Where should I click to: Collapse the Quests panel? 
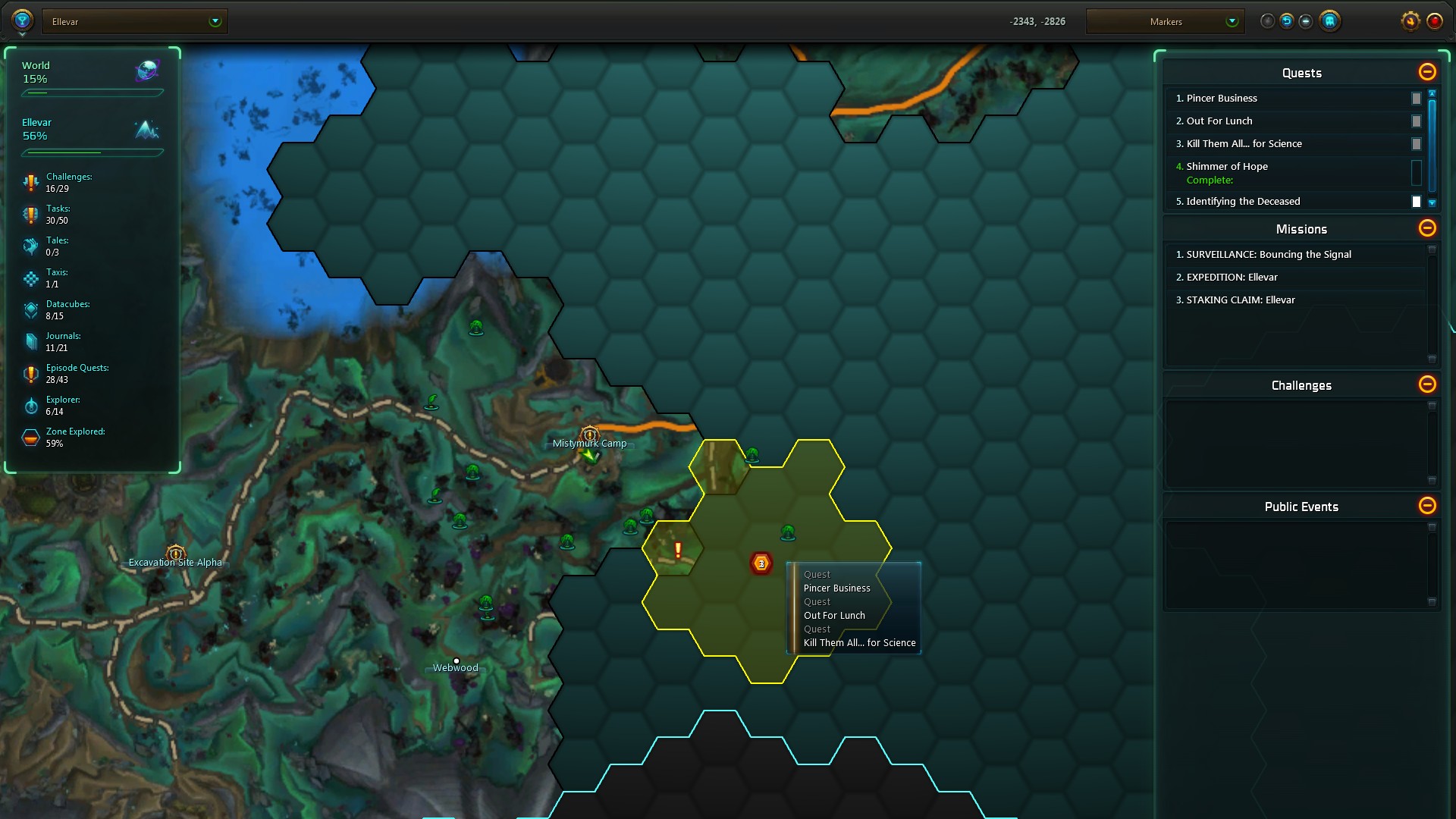1427,72
